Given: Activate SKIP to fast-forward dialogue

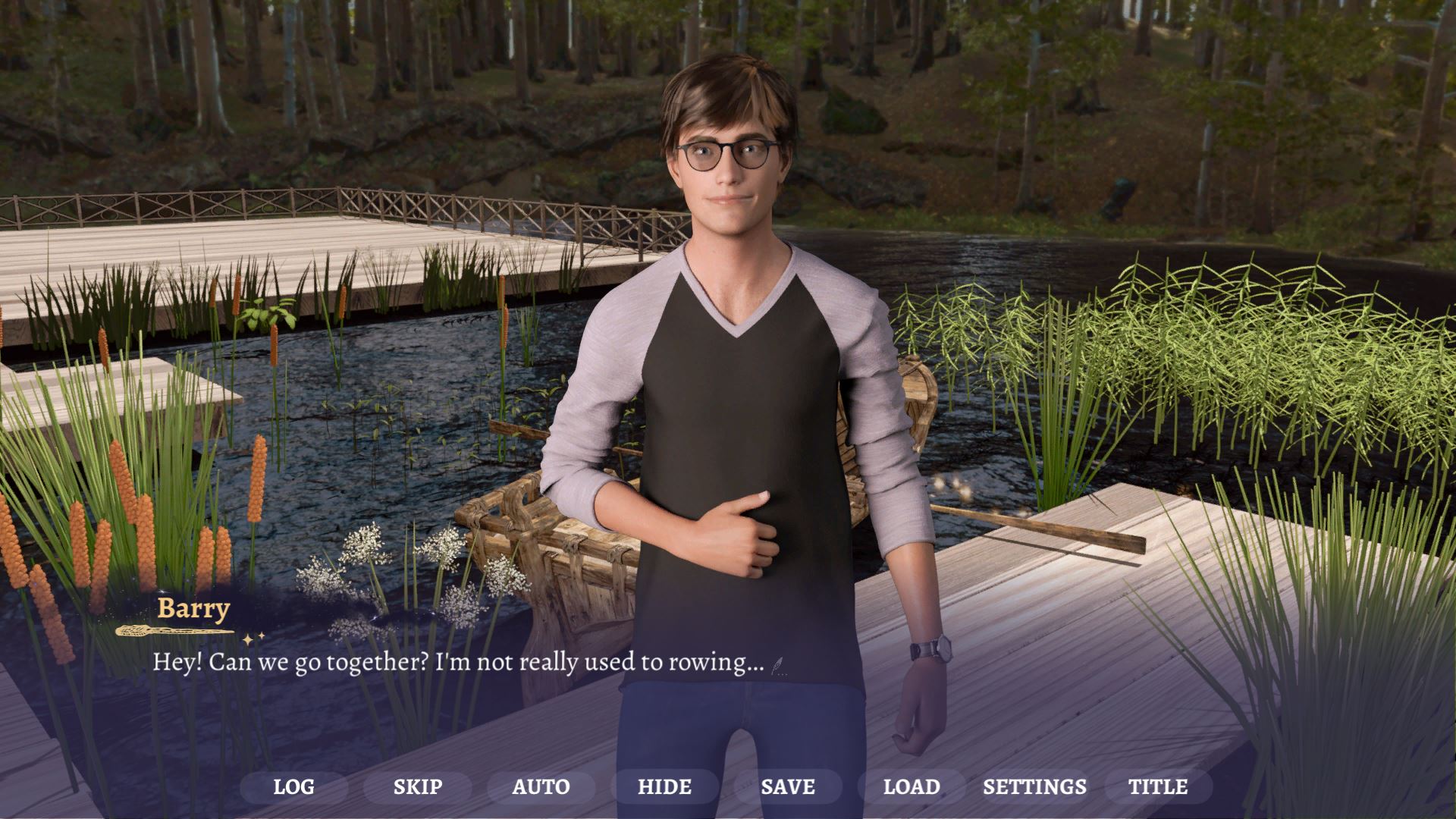Looking at the screenshot, I should [x=417, y=787].
